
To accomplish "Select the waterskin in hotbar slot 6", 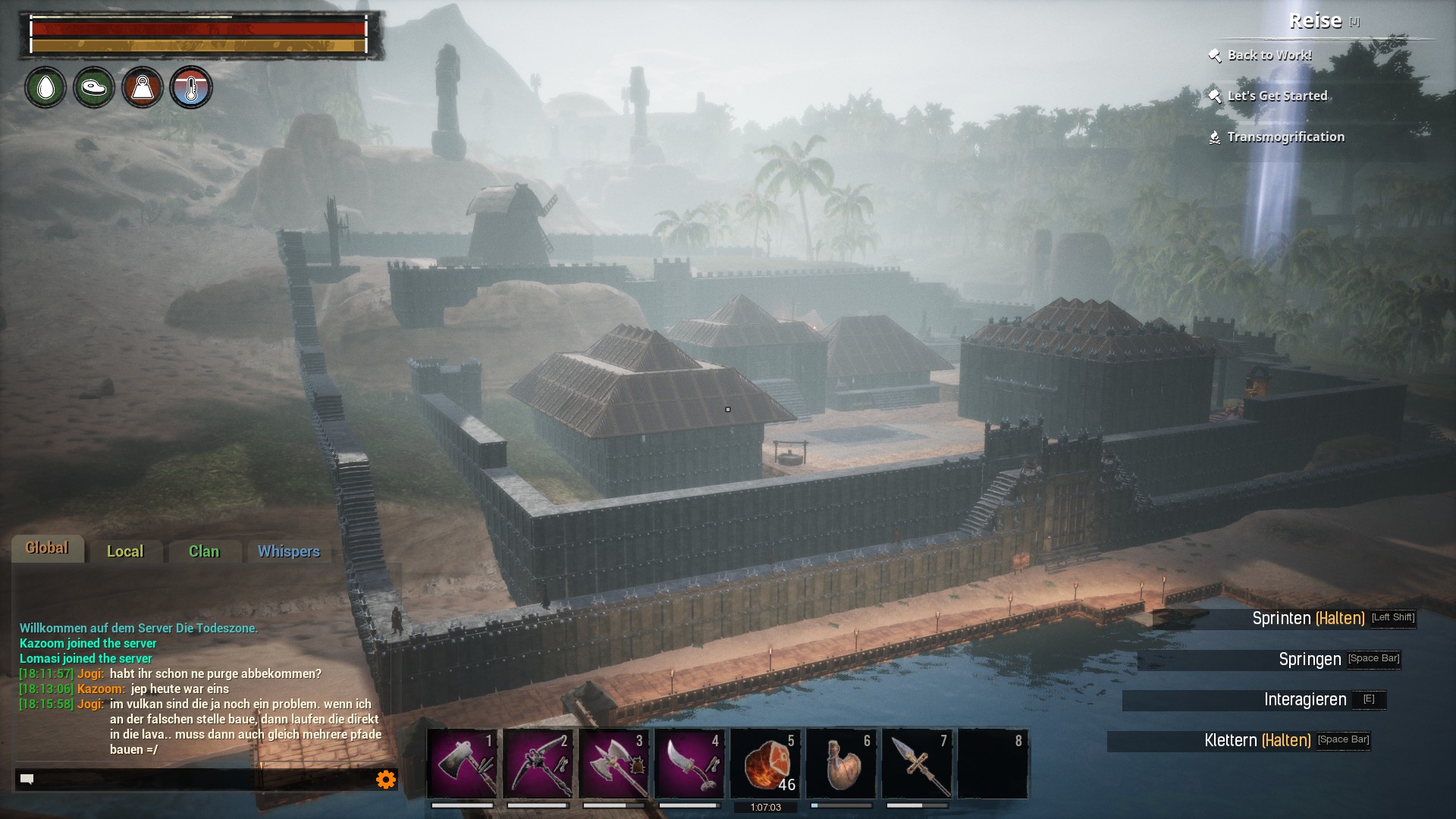I will click(841, 764).
